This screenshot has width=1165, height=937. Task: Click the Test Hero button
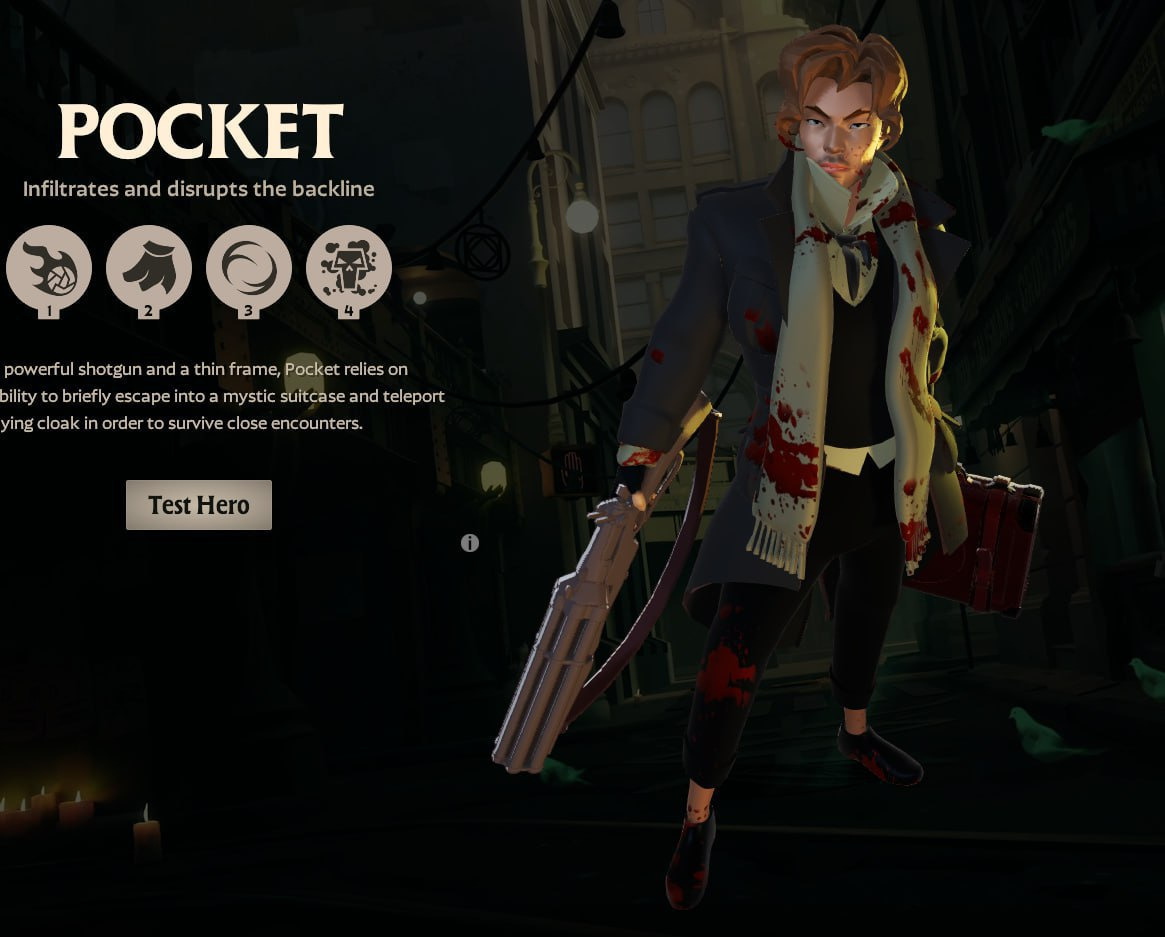(x=198, y=505)
